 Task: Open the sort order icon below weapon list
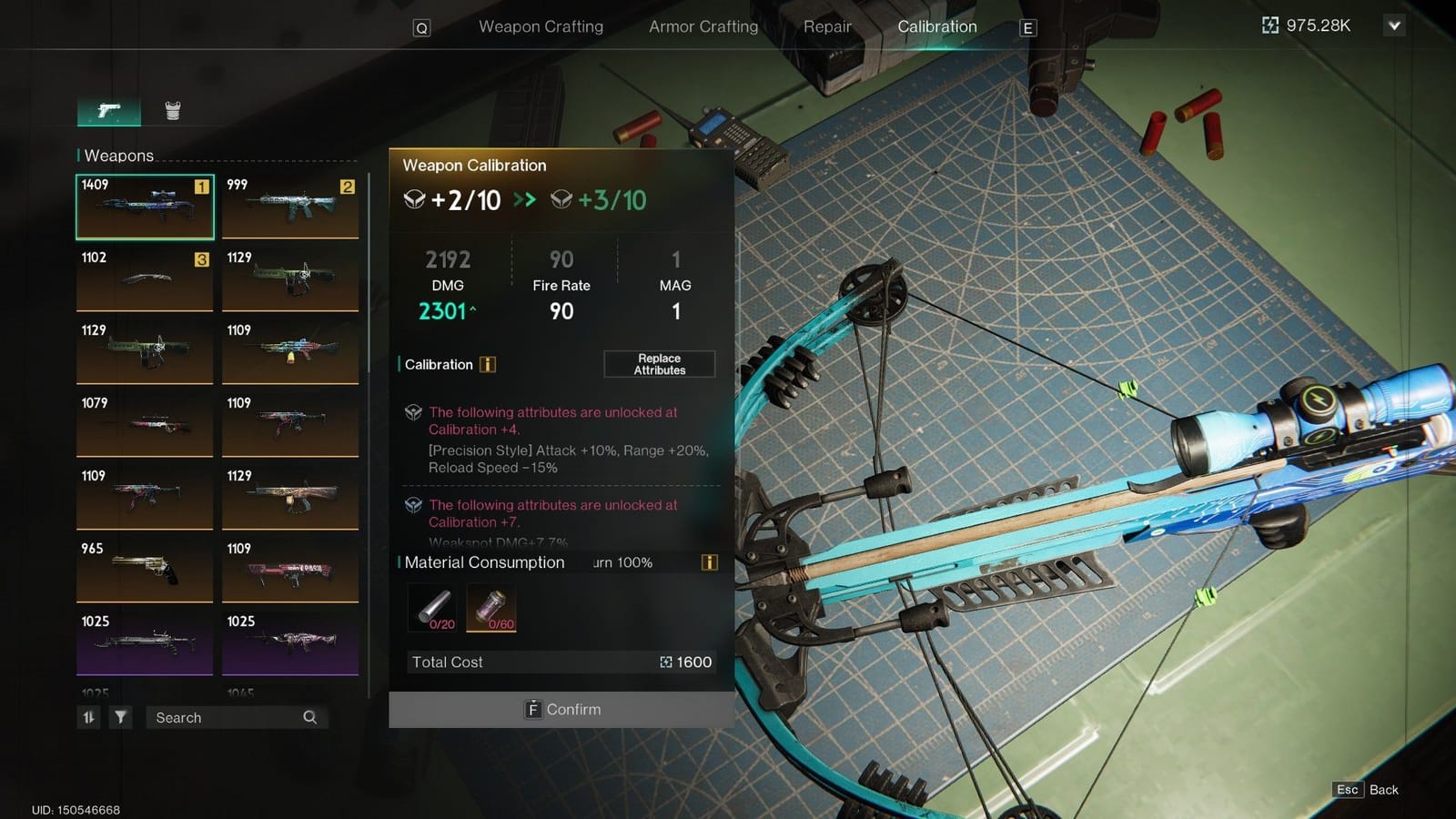click(x=88, y=717)
